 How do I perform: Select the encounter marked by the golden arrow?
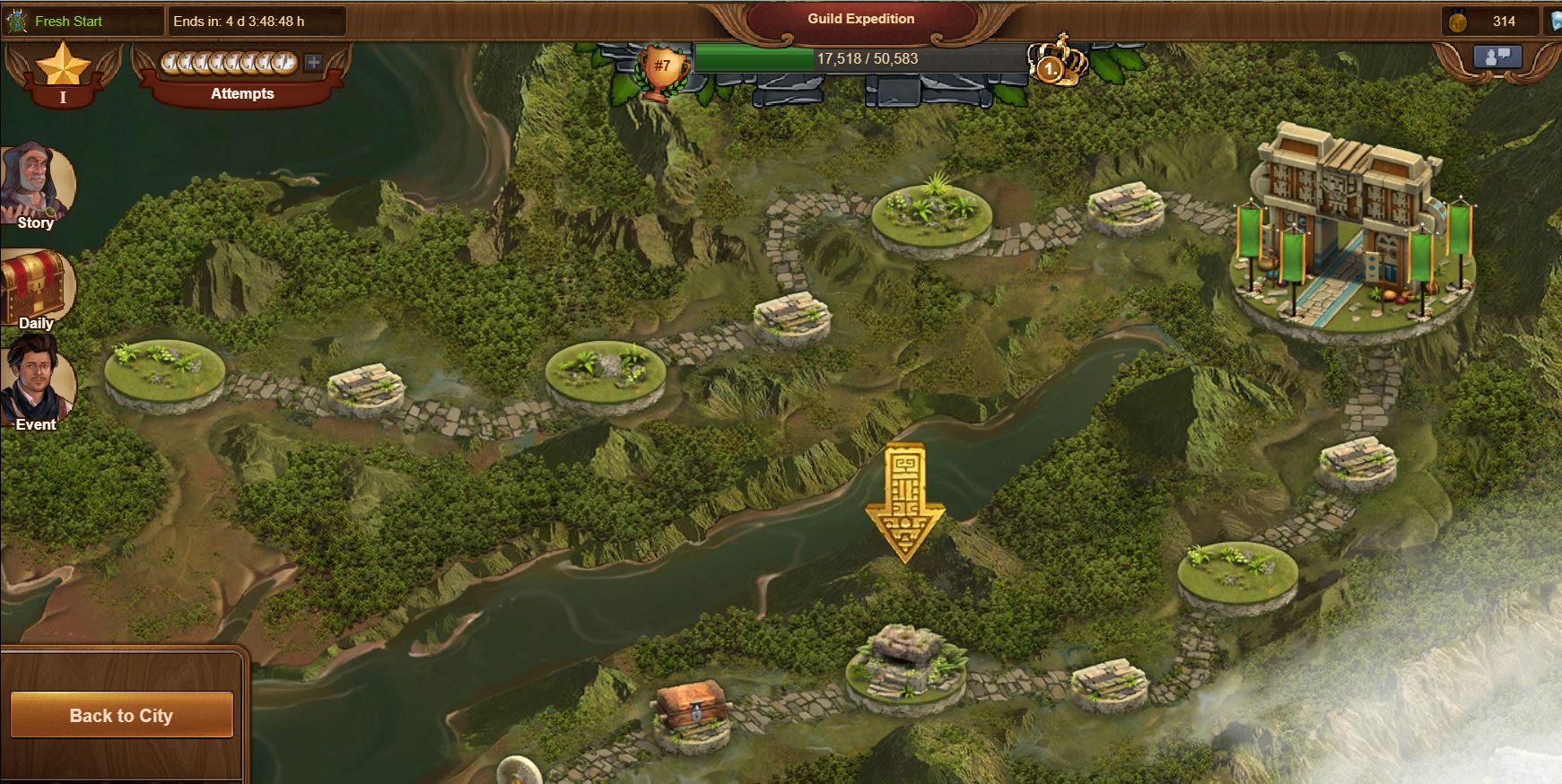click(904, 664)
